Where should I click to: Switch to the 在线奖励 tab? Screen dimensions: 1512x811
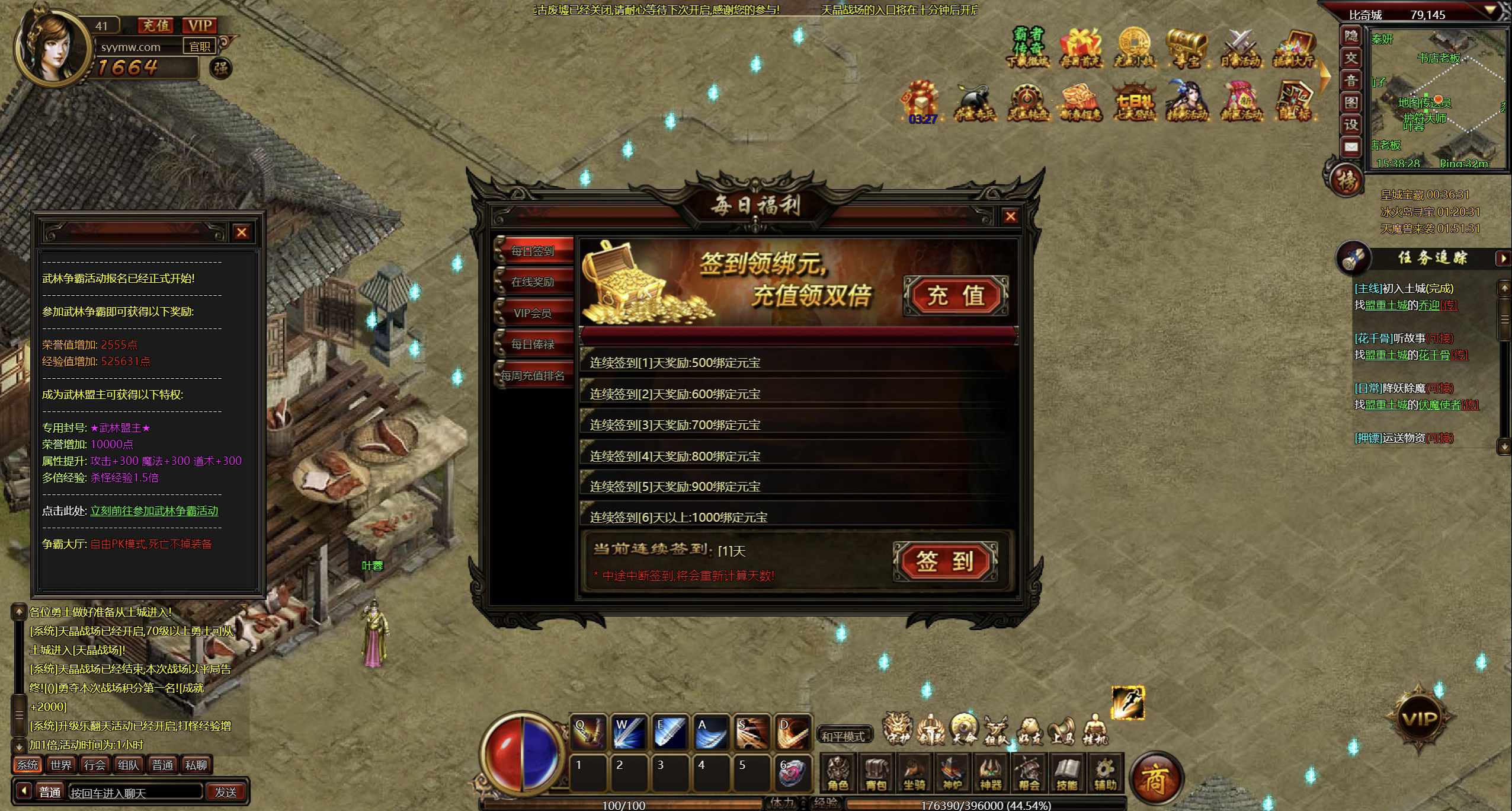[533, 282]
